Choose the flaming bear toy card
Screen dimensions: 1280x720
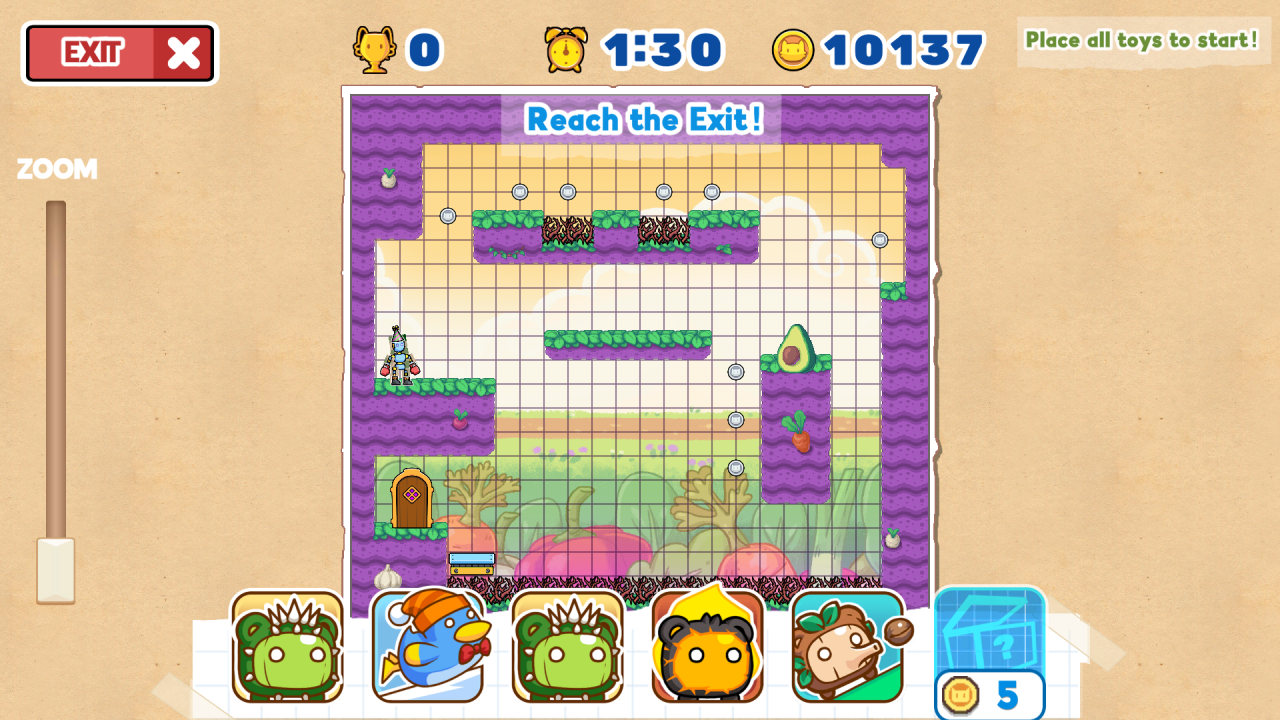708,646
